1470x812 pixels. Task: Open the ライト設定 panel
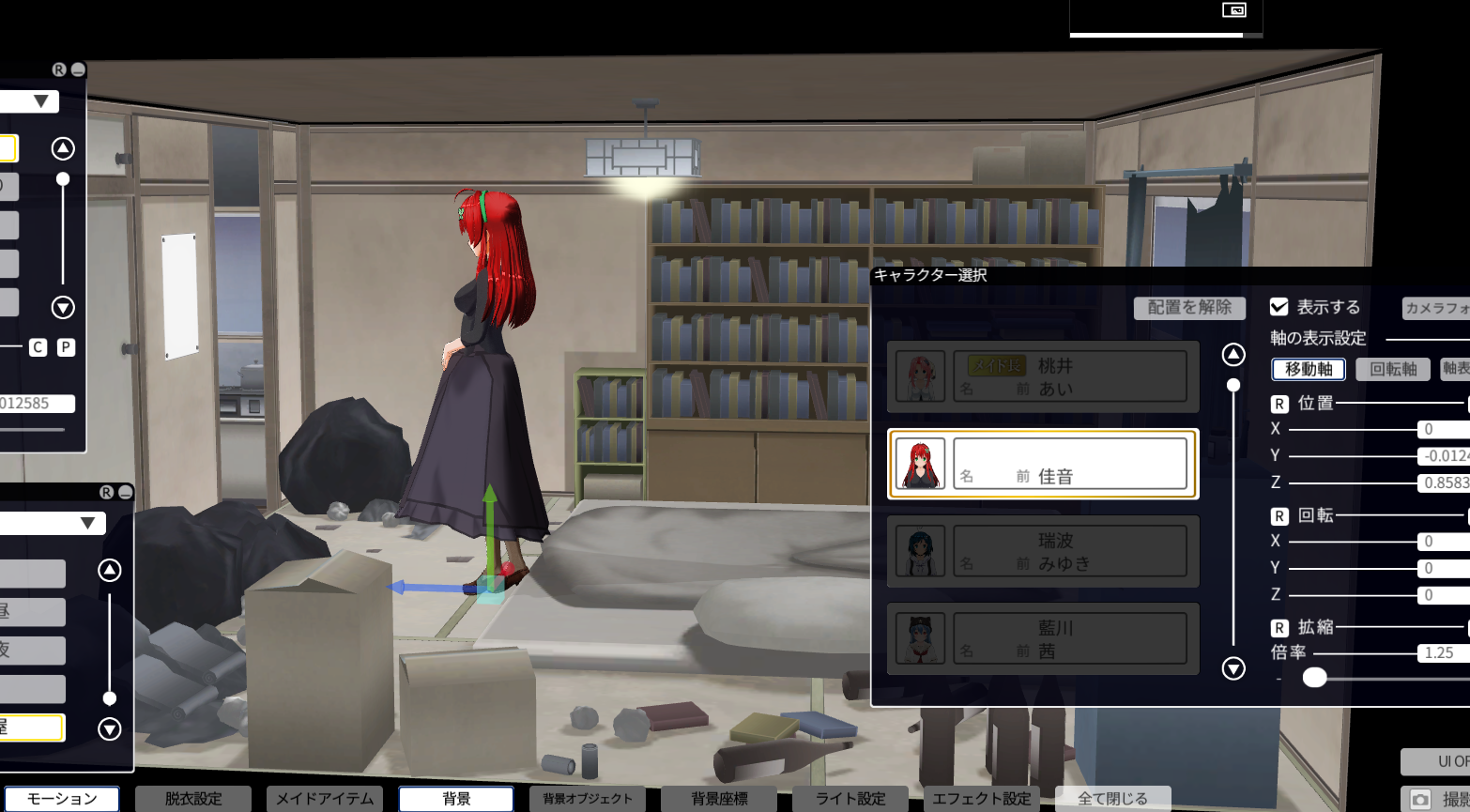coord(850,799)
